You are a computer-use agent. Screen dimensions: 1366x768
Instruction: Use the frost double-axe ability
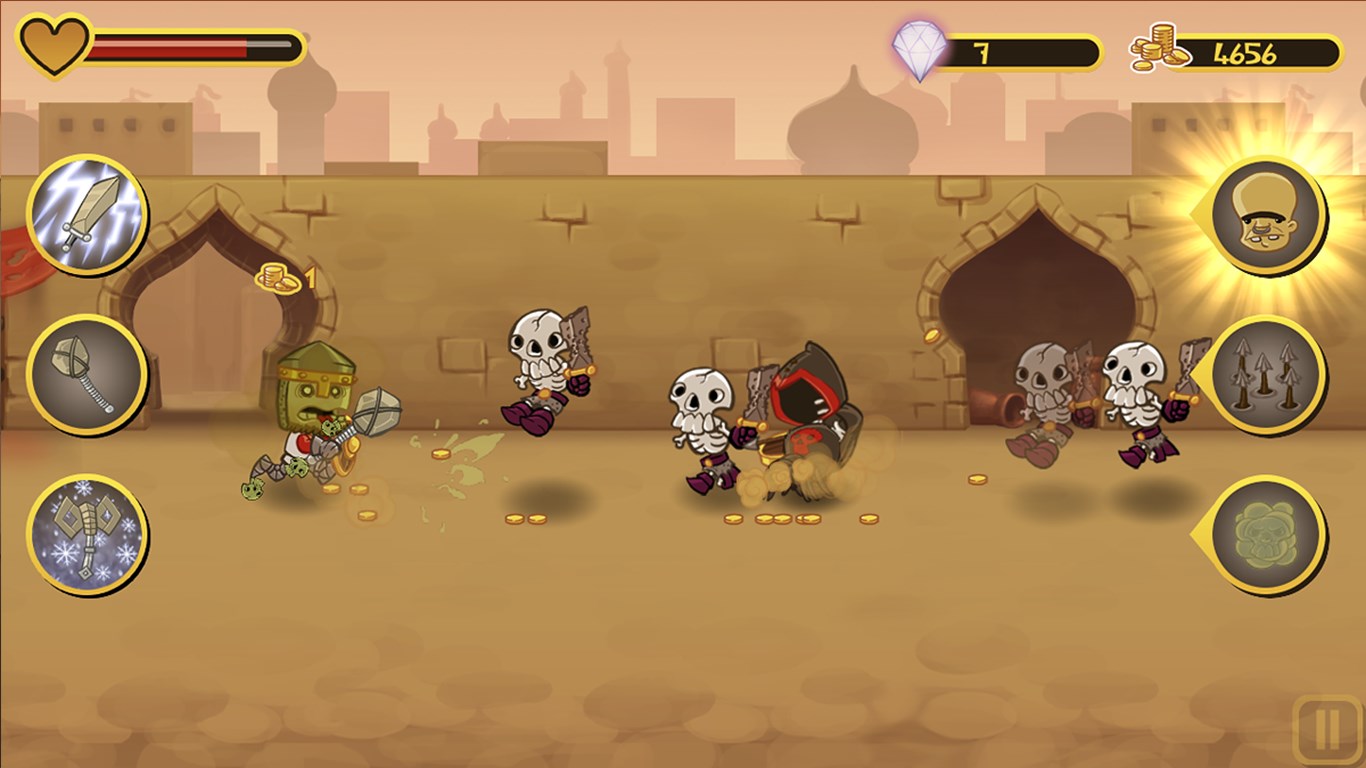point(87,534)
